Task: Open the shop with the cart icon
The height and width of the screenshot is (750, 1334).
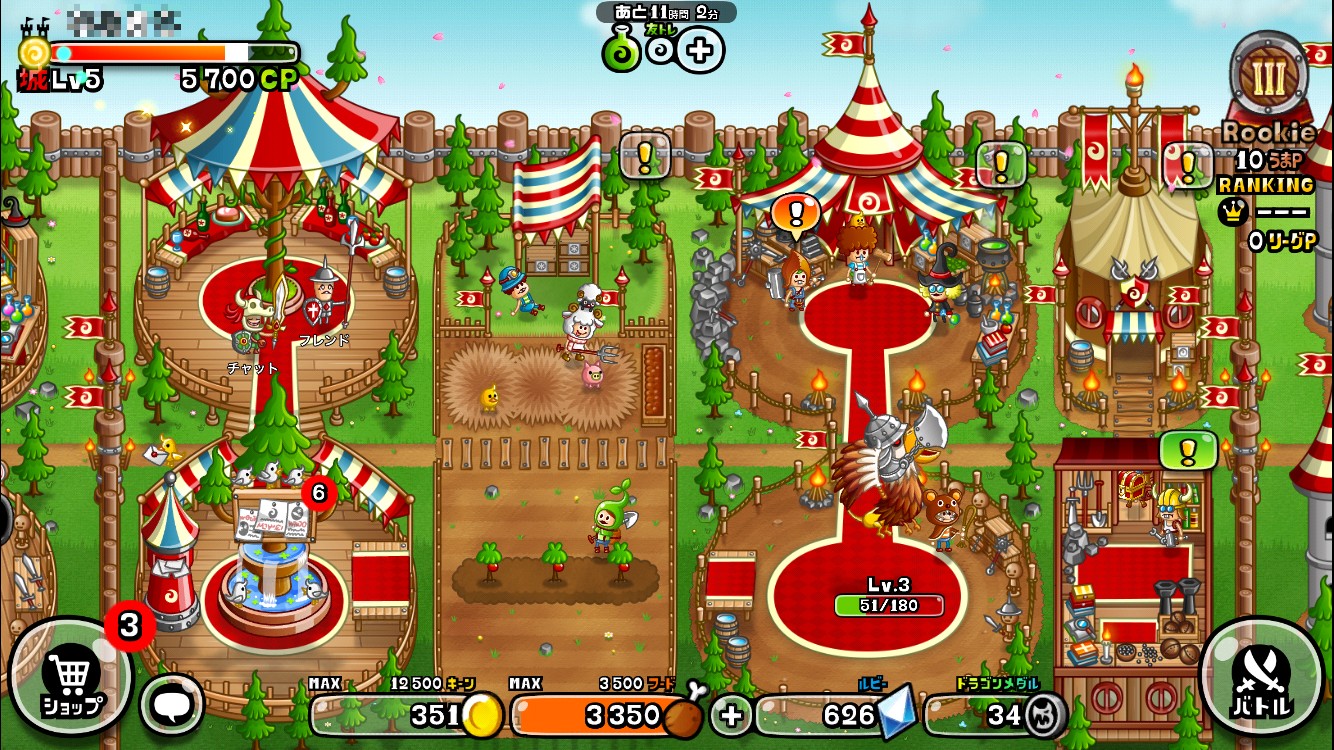Action: pos(70,678)
